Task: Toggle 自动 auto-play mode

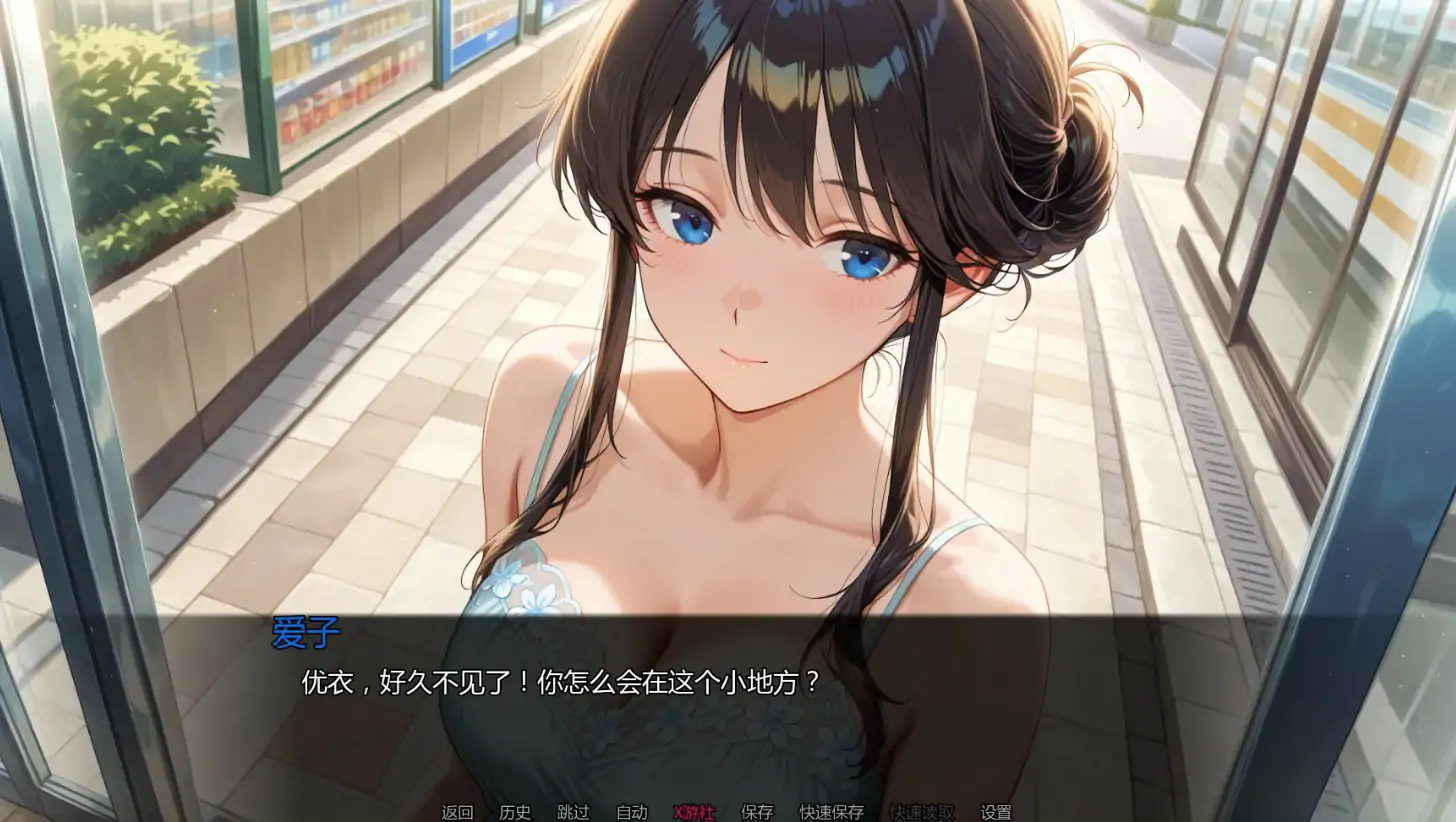Action: point(630,813)
